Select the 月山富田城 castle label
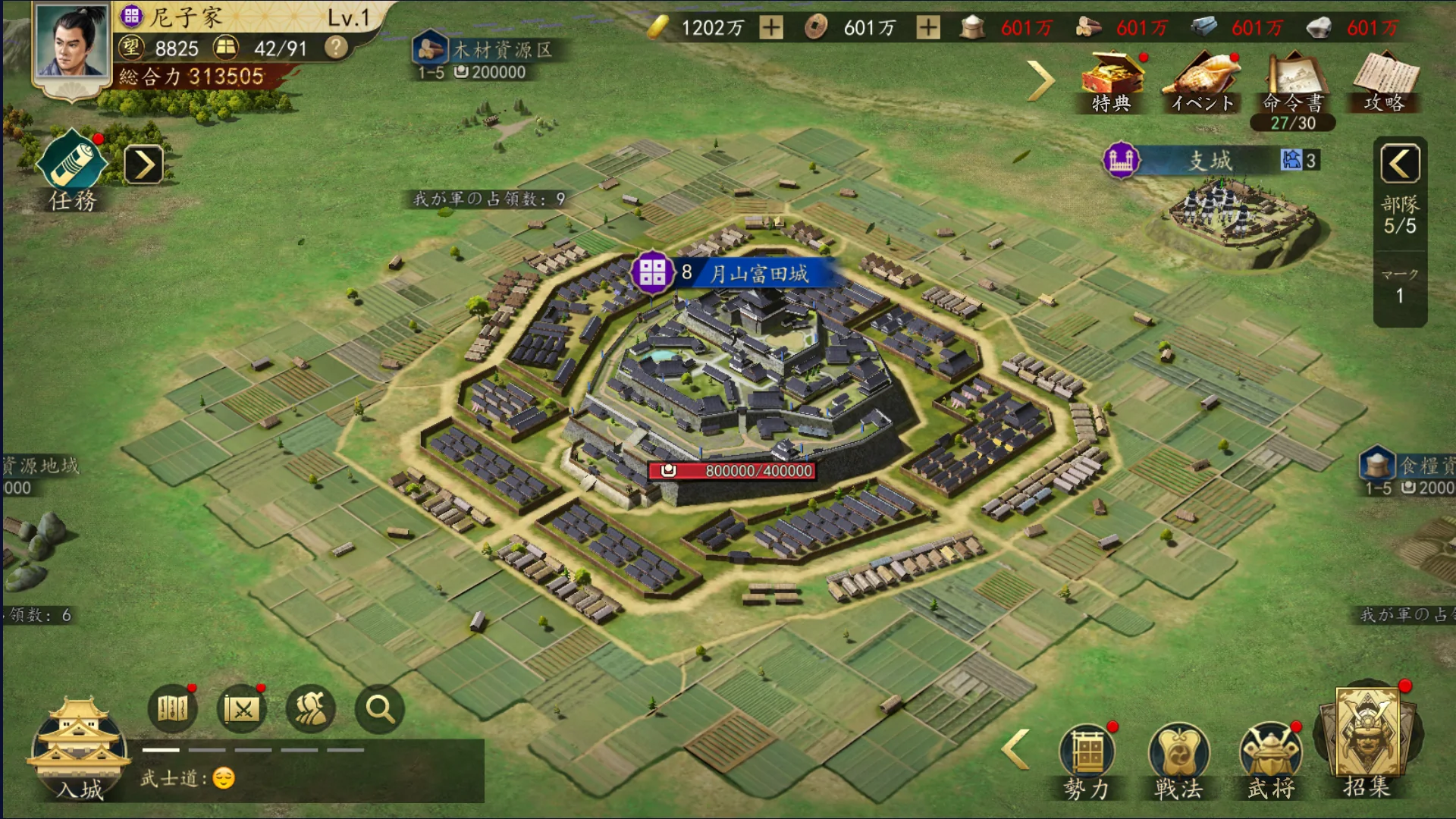Image resolution: width=1456 pixels, height=819 pixels. [x=758, y=273]
